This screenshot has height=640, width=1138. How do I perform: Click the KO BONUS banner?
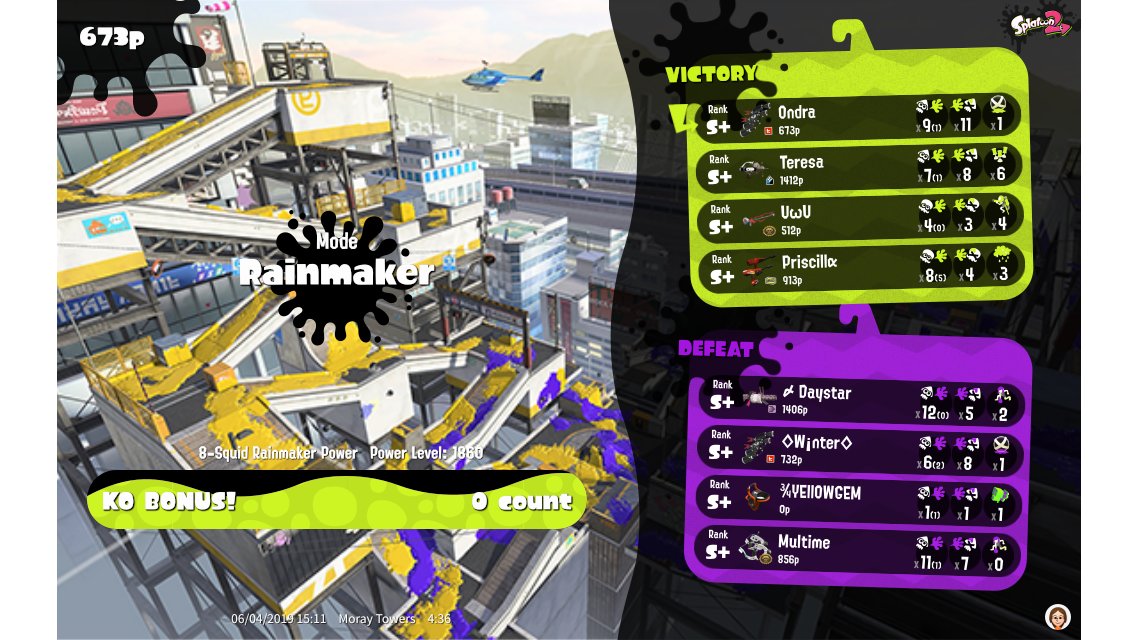(x=337, y=500)
